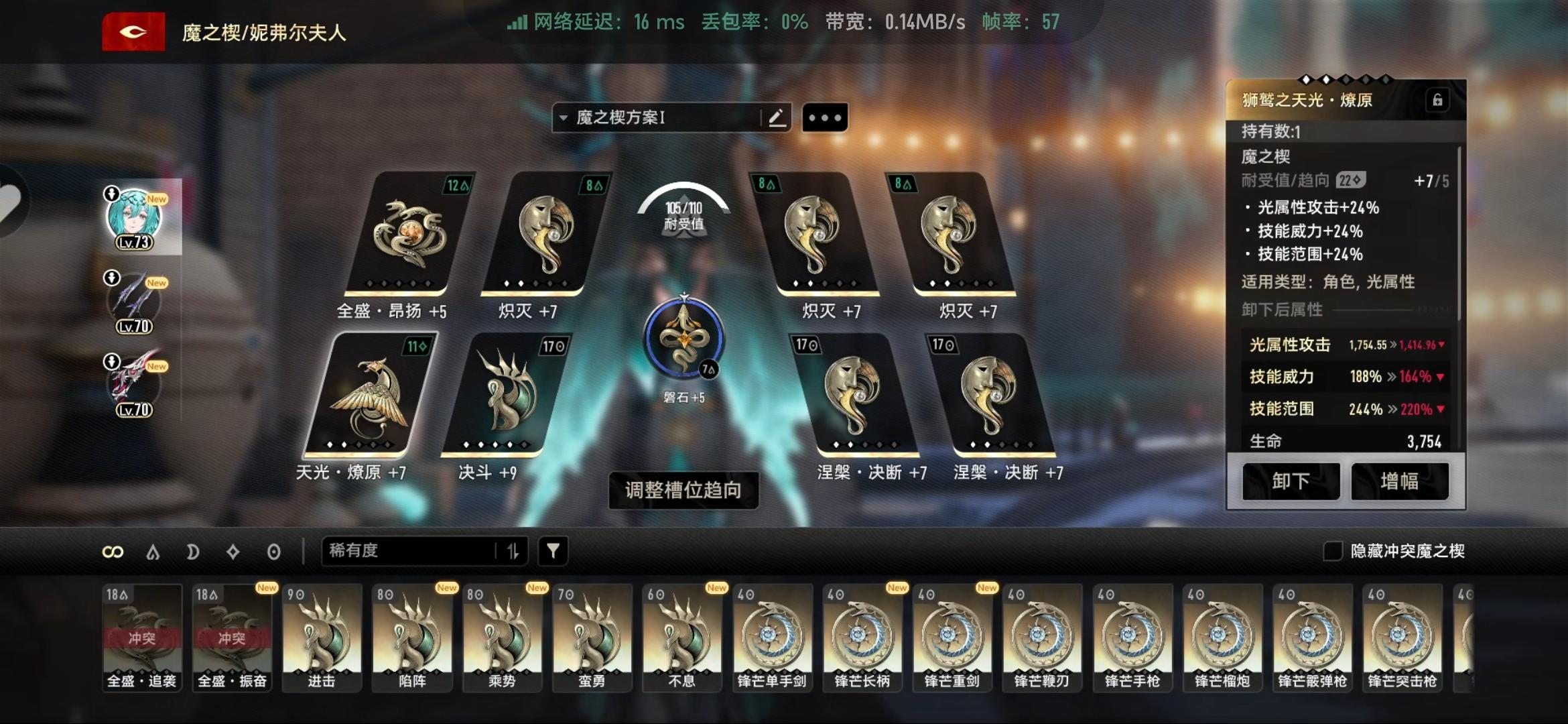Select the infinity filter to show all wedges
Image resolution: width=1568 pixels, height=724 pixels.
click(114, 551)
